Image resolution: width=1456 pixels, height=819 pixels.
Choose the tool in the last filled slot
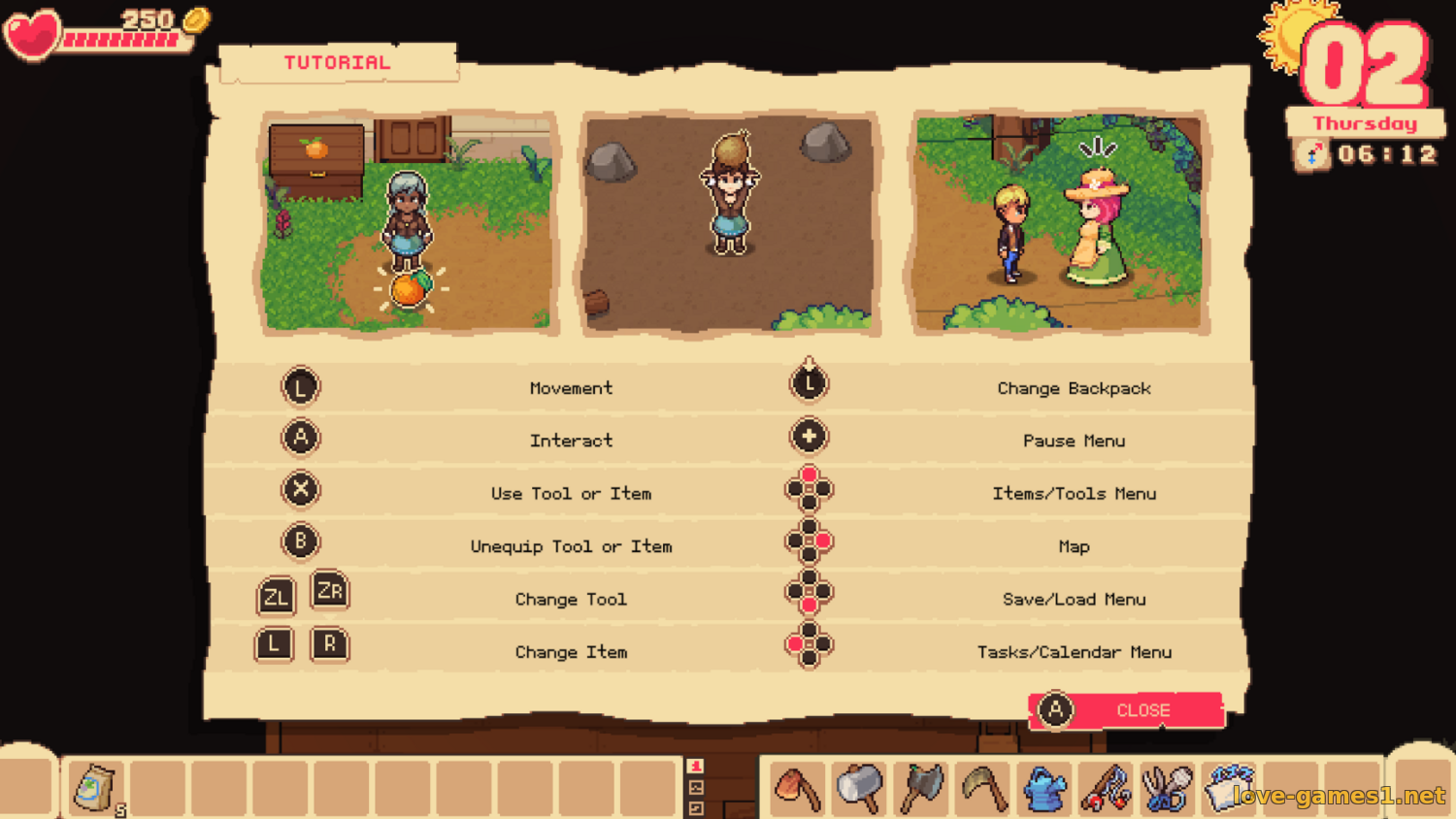(1228, 788)
